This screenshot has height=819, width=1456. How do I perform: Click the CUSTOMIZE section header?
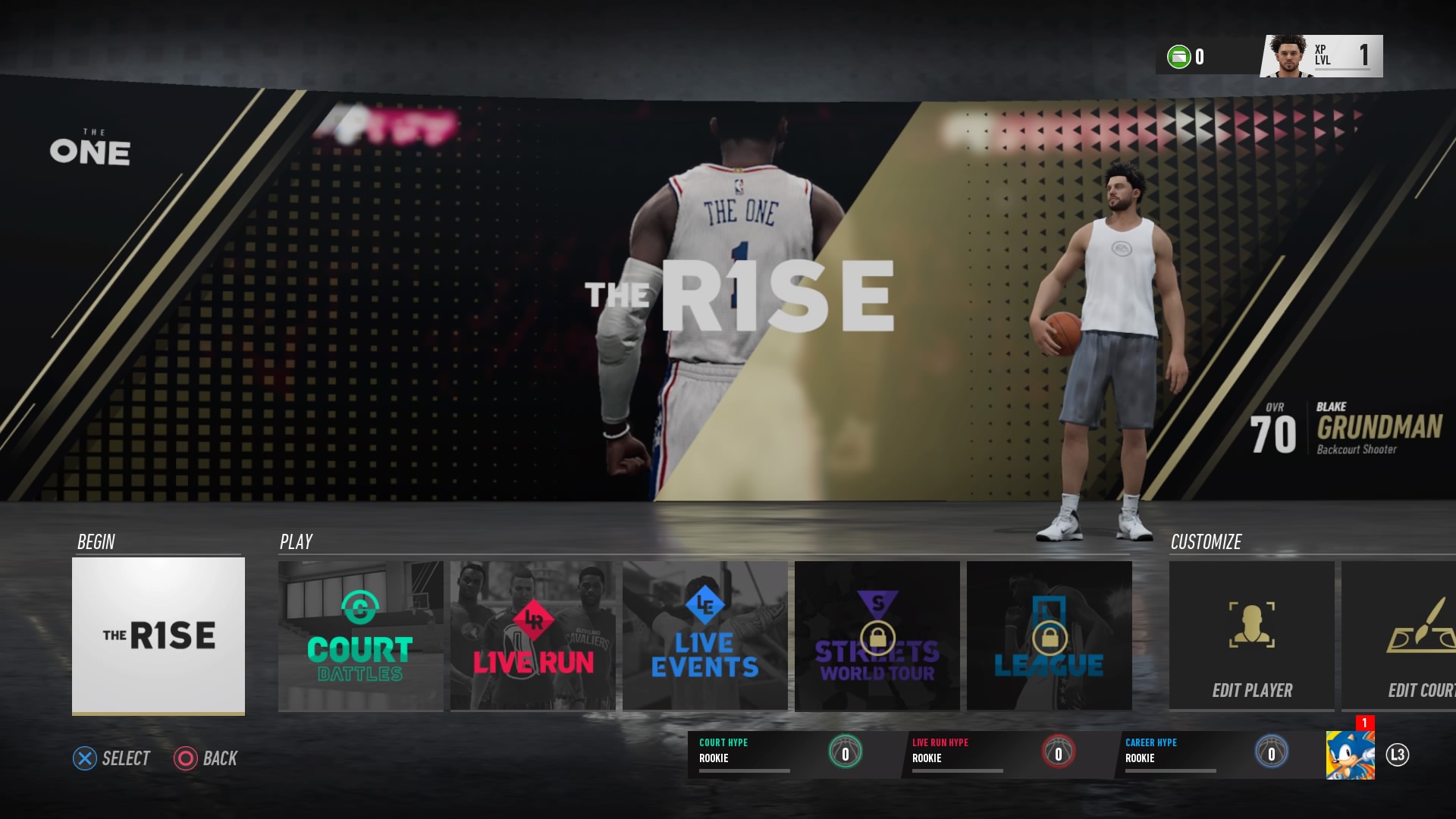1205,541
